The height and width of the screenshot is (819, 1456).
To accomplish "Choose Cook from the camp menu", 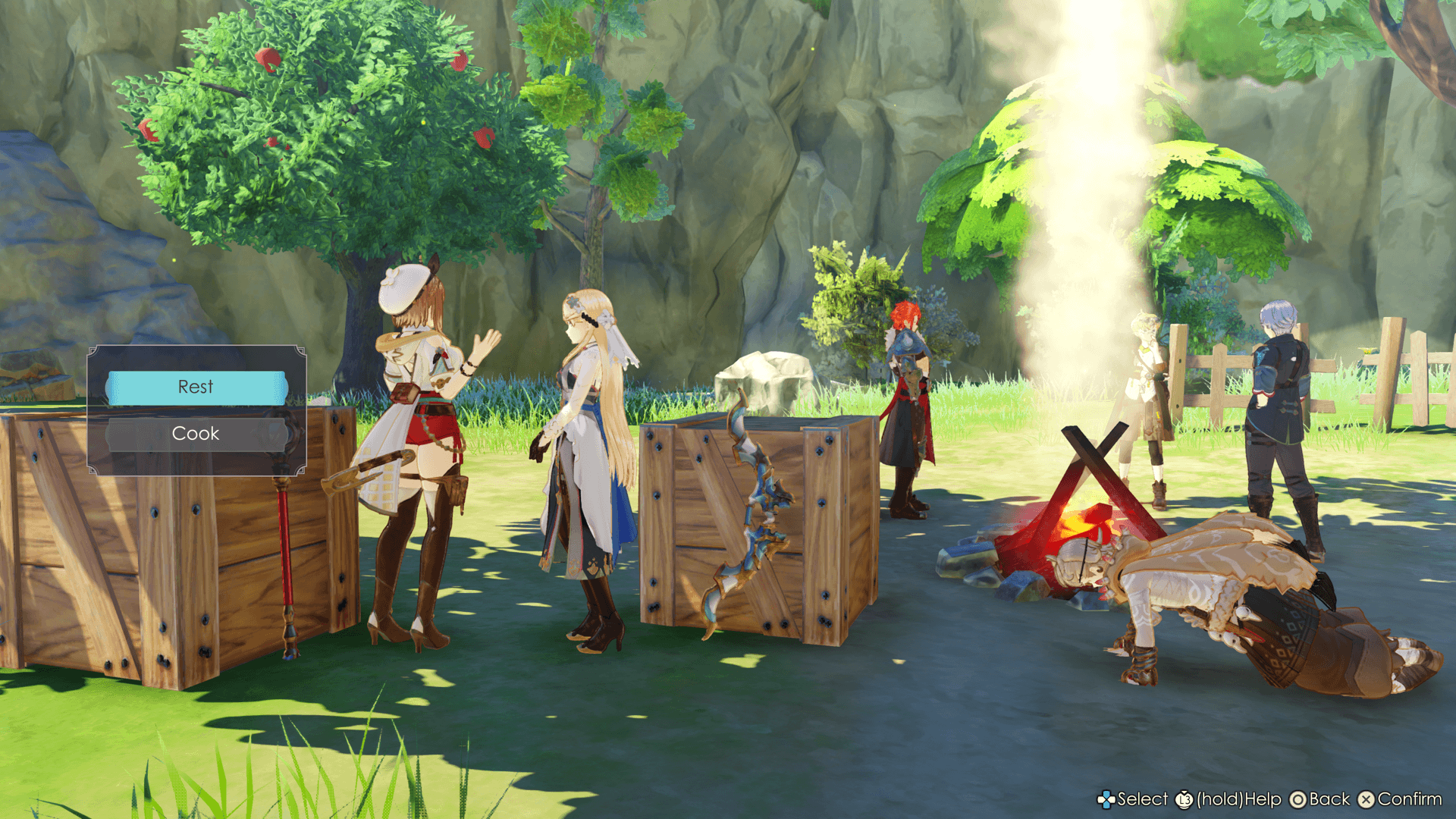I will (x=196, y=434).
